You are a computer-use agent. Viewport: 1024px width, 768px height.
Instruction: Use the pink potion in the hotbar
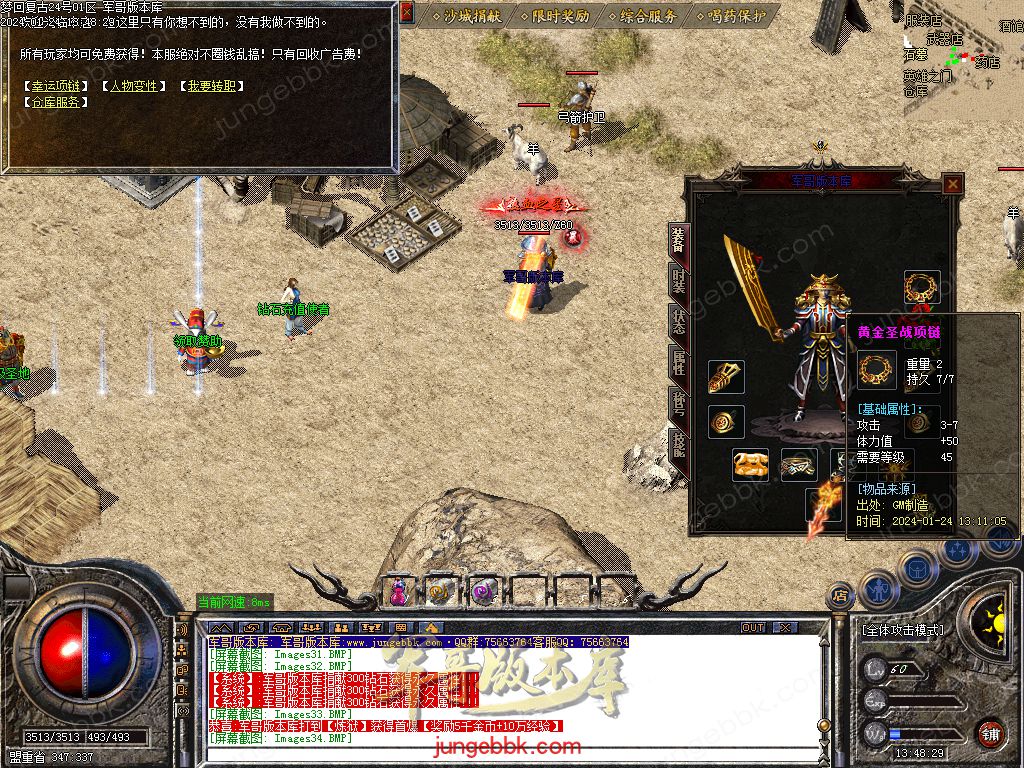pyautogui.click(x=398, y=591)
